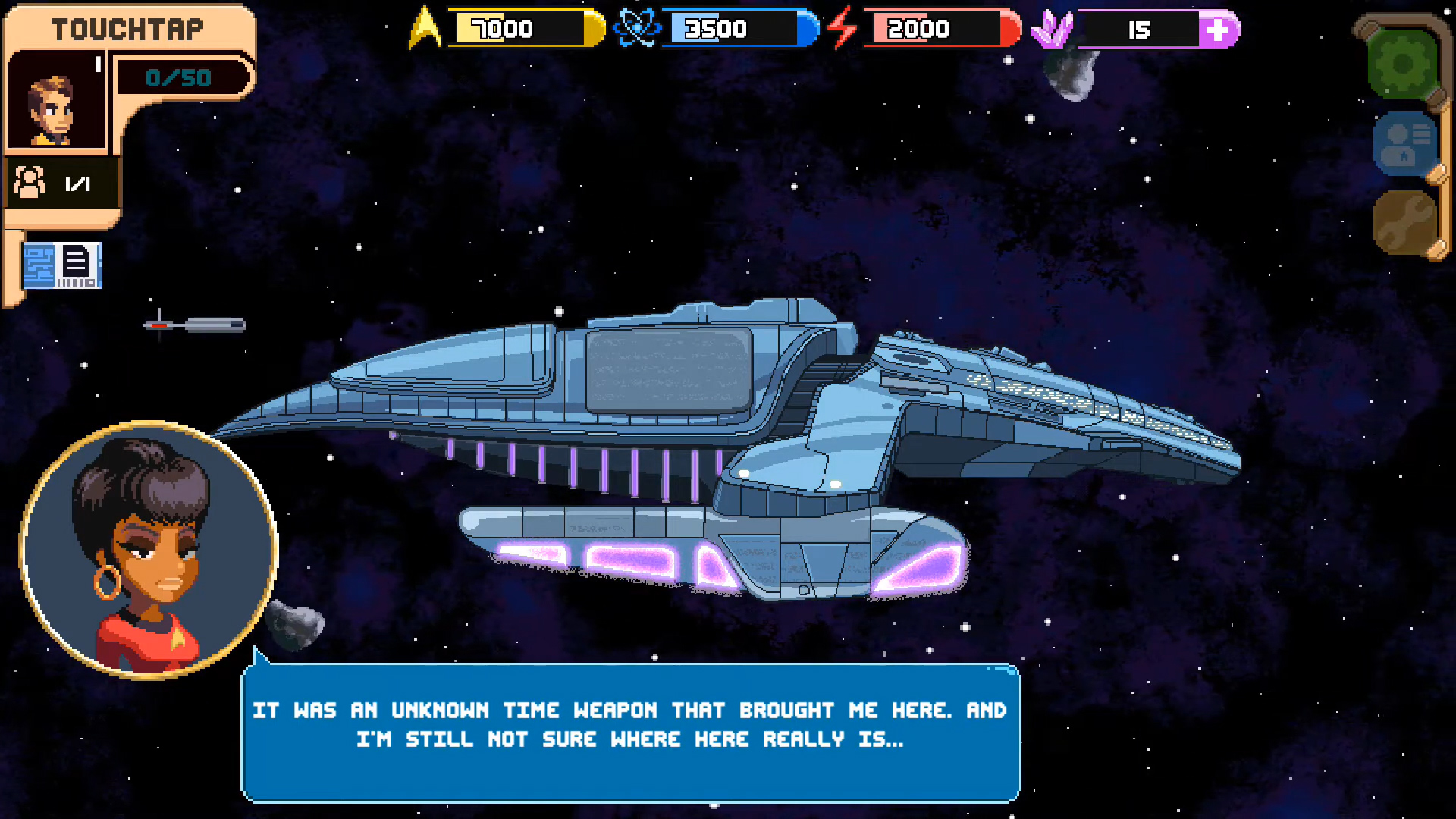Open the ship blueprint schematic icon

coord(63,265)
